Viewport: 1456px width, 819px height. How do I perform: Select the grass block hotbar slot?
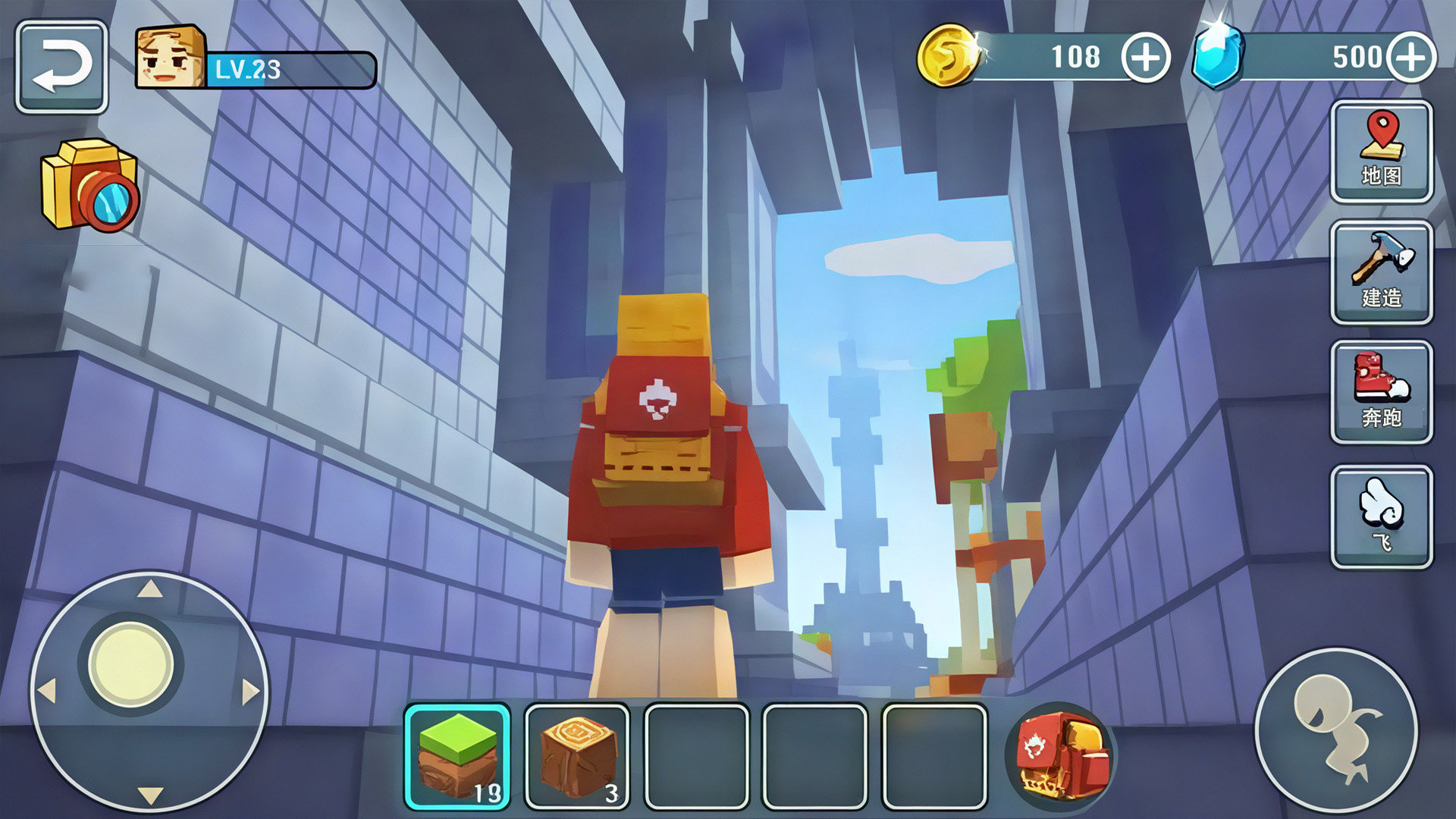(457, 756)
